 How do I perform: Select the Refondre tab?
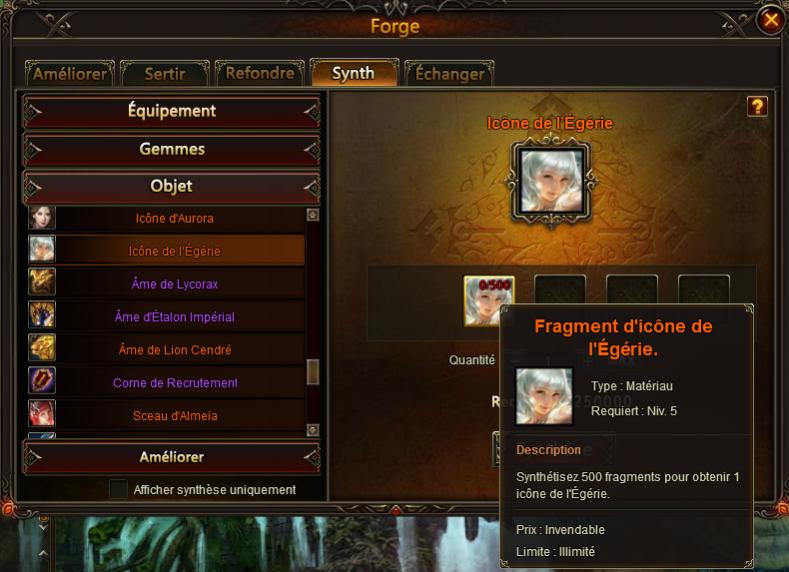tap(260, 74)
